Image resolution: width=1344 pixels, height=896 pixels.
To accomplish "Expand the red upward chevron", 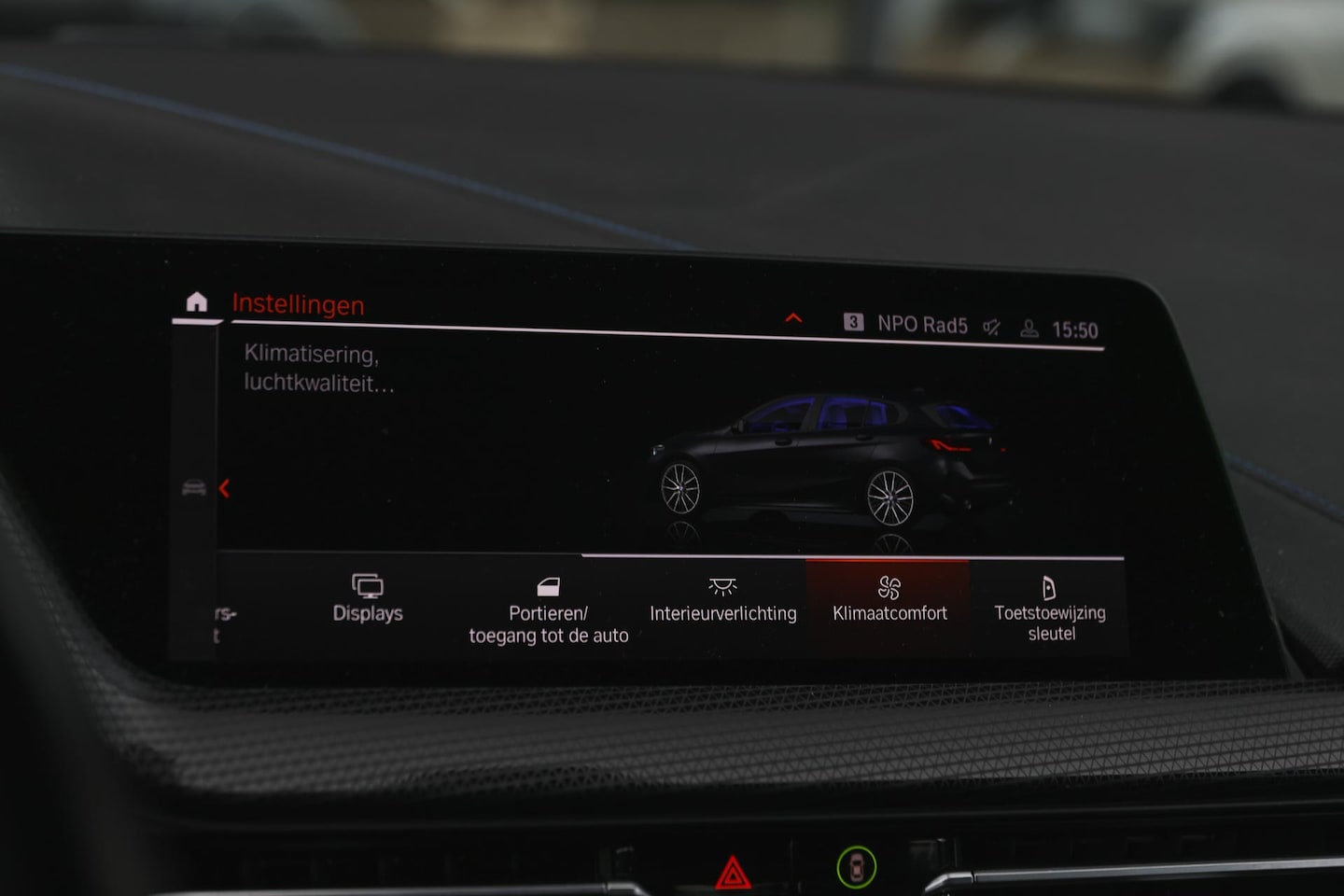I will (793, 318).
